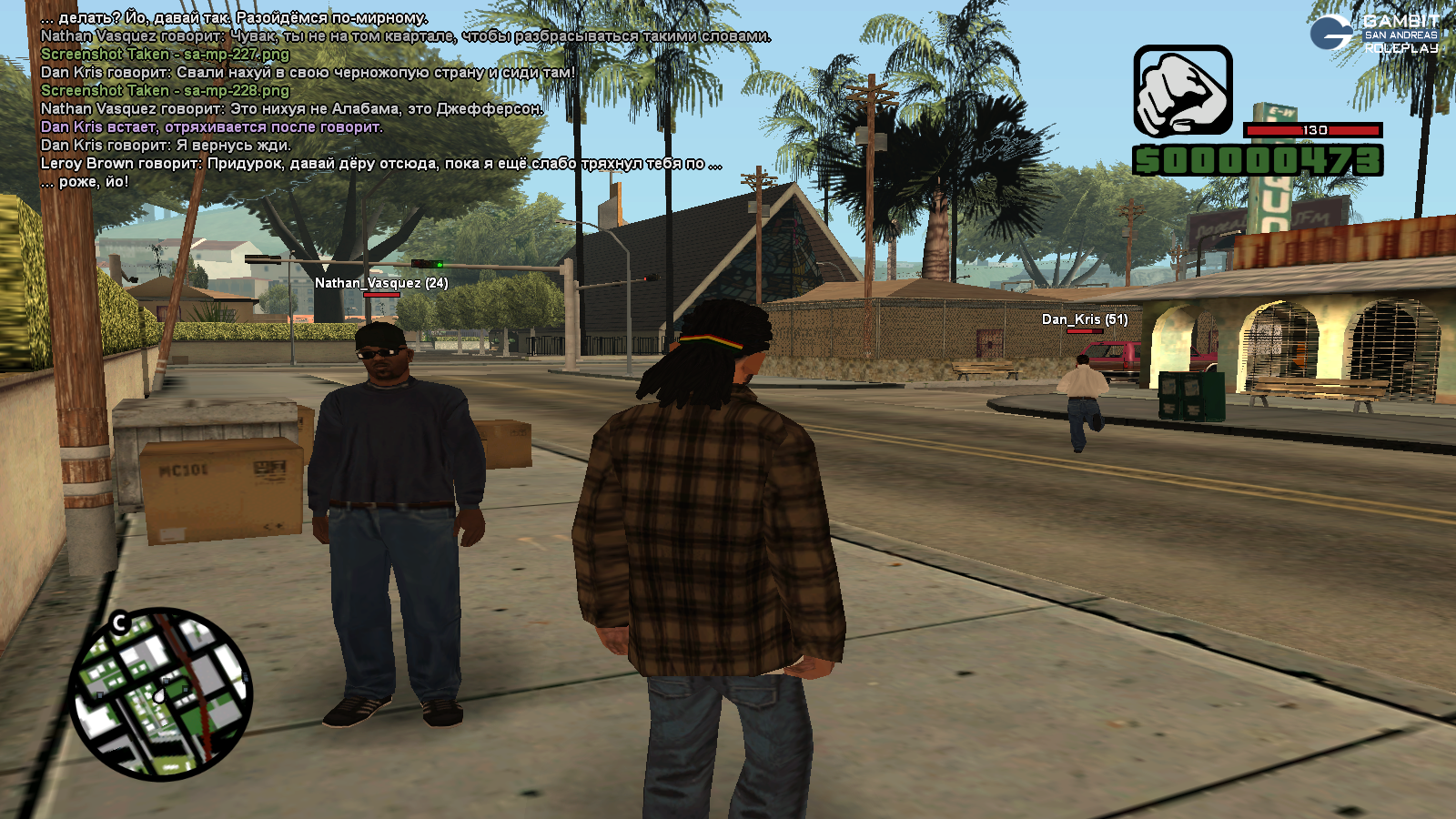The height and width of the screenshot is (819, 1456).
Task: Select the fist weapon icon
Action: click(x=1182, y=92)
